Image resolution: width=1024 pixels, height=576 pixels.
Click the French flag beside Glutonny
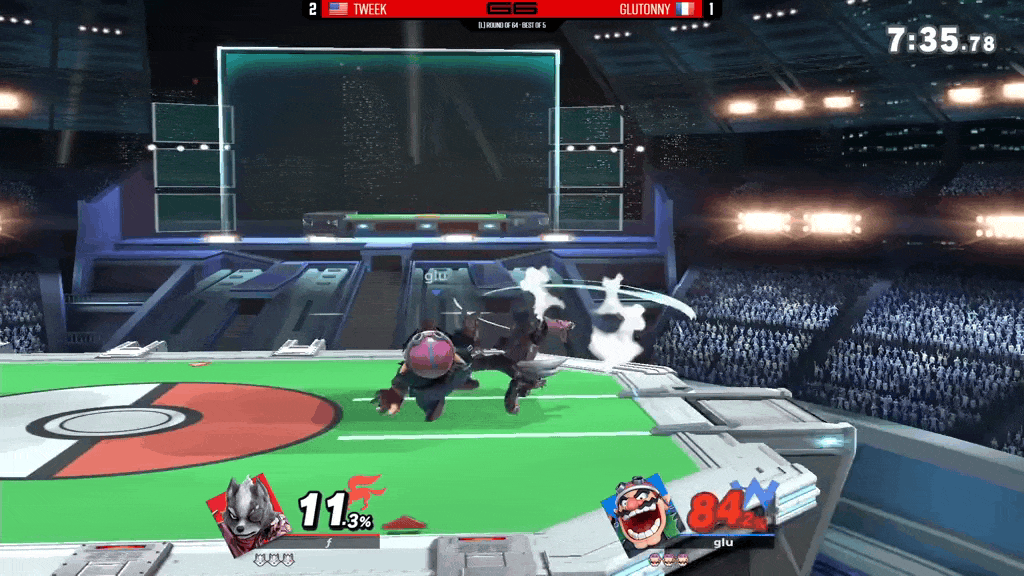tap(685, 9)
